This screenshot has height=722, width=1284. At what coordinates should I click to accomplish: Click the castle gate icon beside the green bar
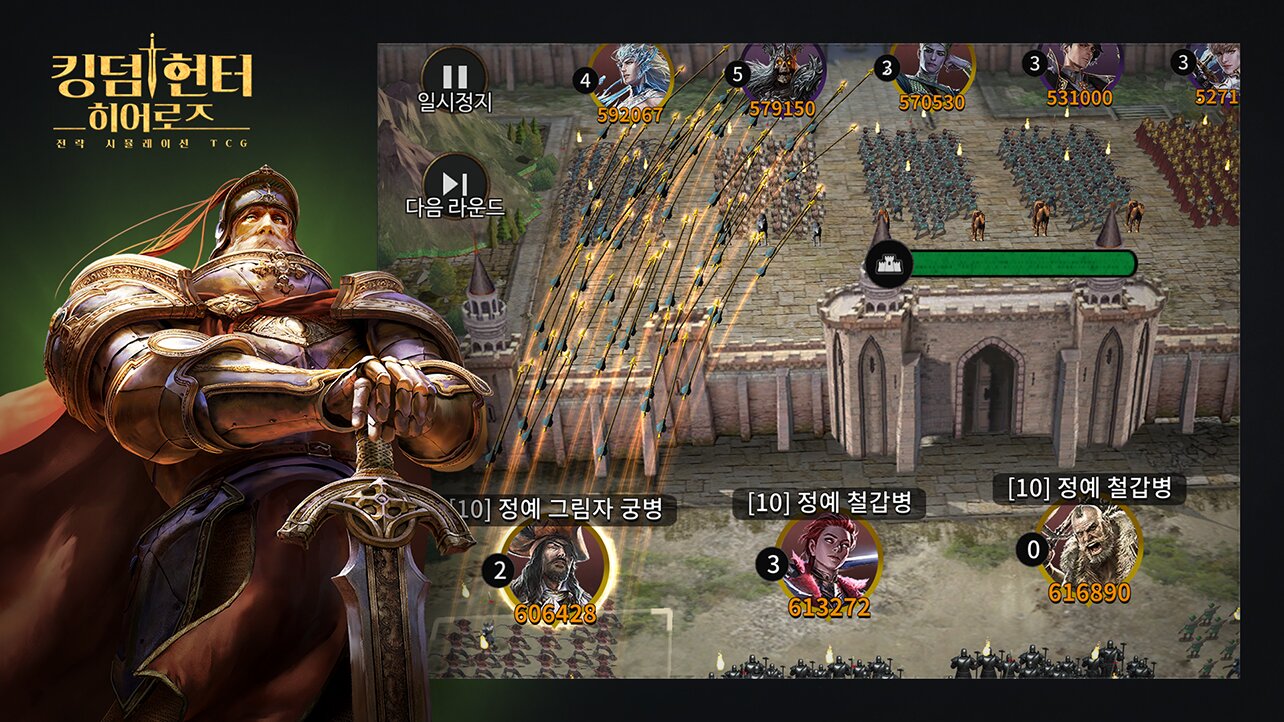pos(888,265)
